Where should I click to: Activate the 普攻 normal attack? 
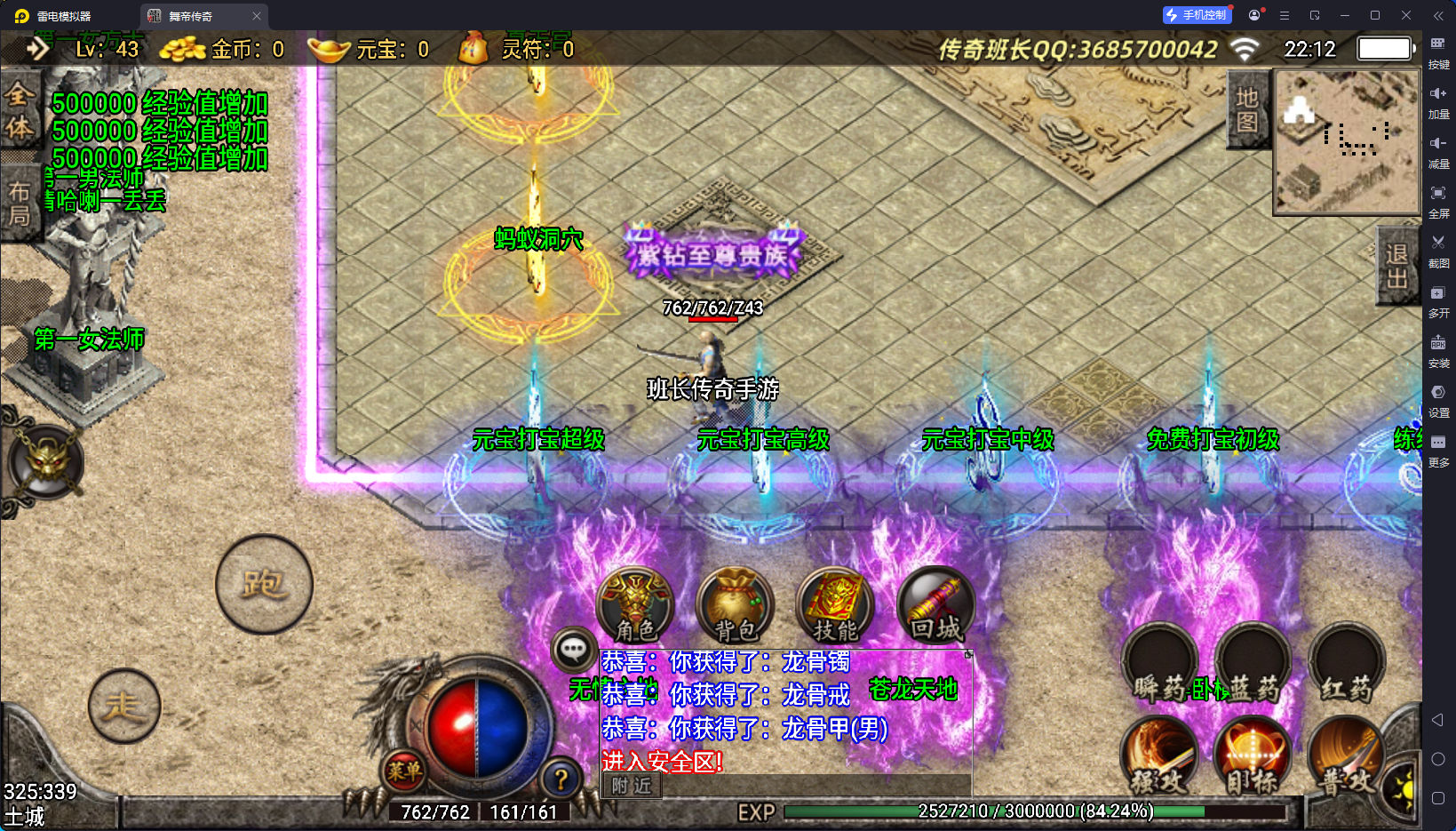click(x=1344, y=755)
